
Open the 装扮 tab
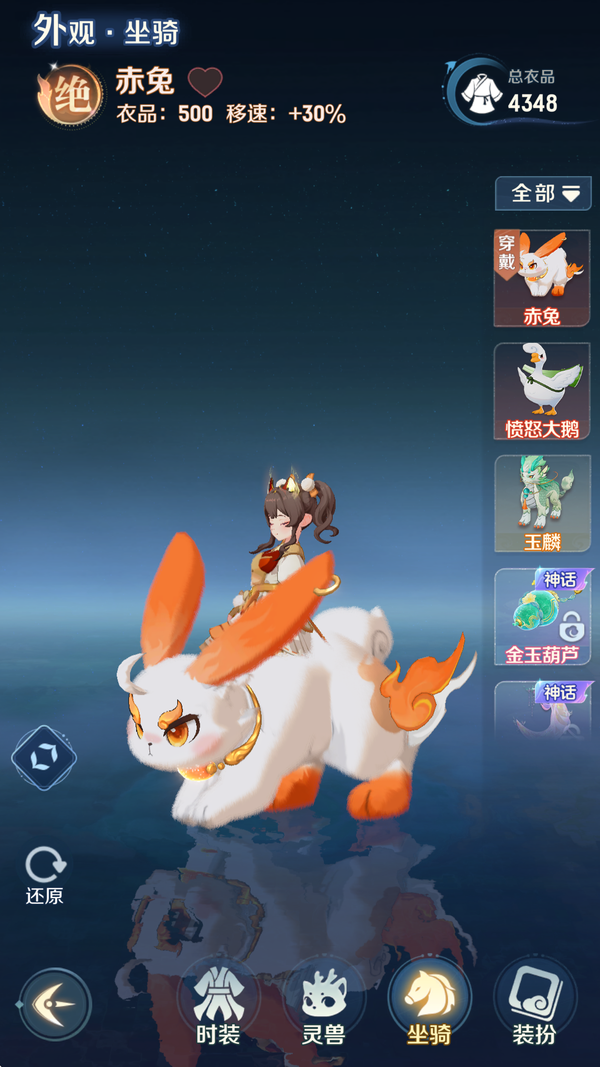click(534, 1003)
